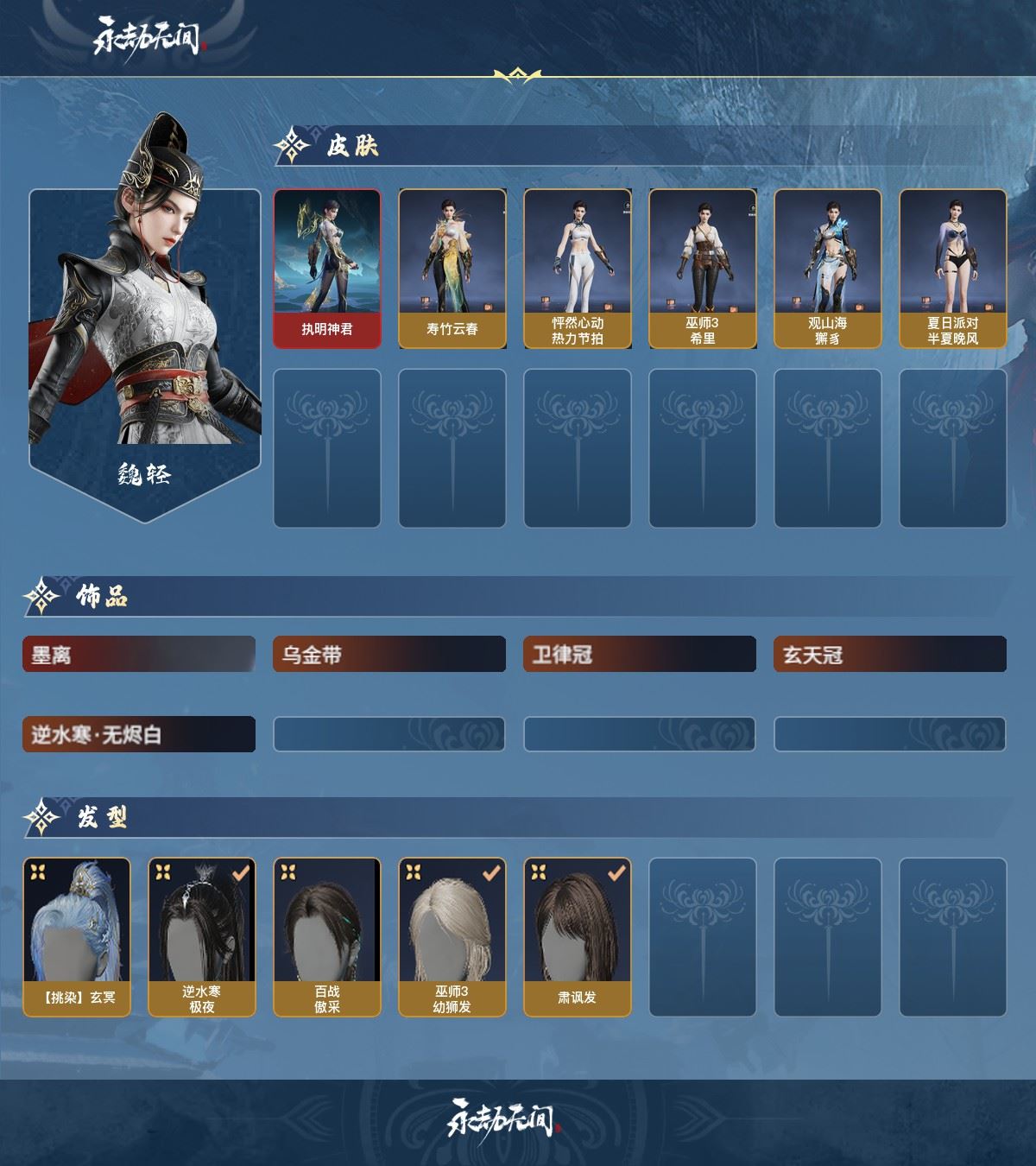Choose the 夏日派对 半夏晚风 skin
Screen dimensions: 1036x1166
pos(952,269)
